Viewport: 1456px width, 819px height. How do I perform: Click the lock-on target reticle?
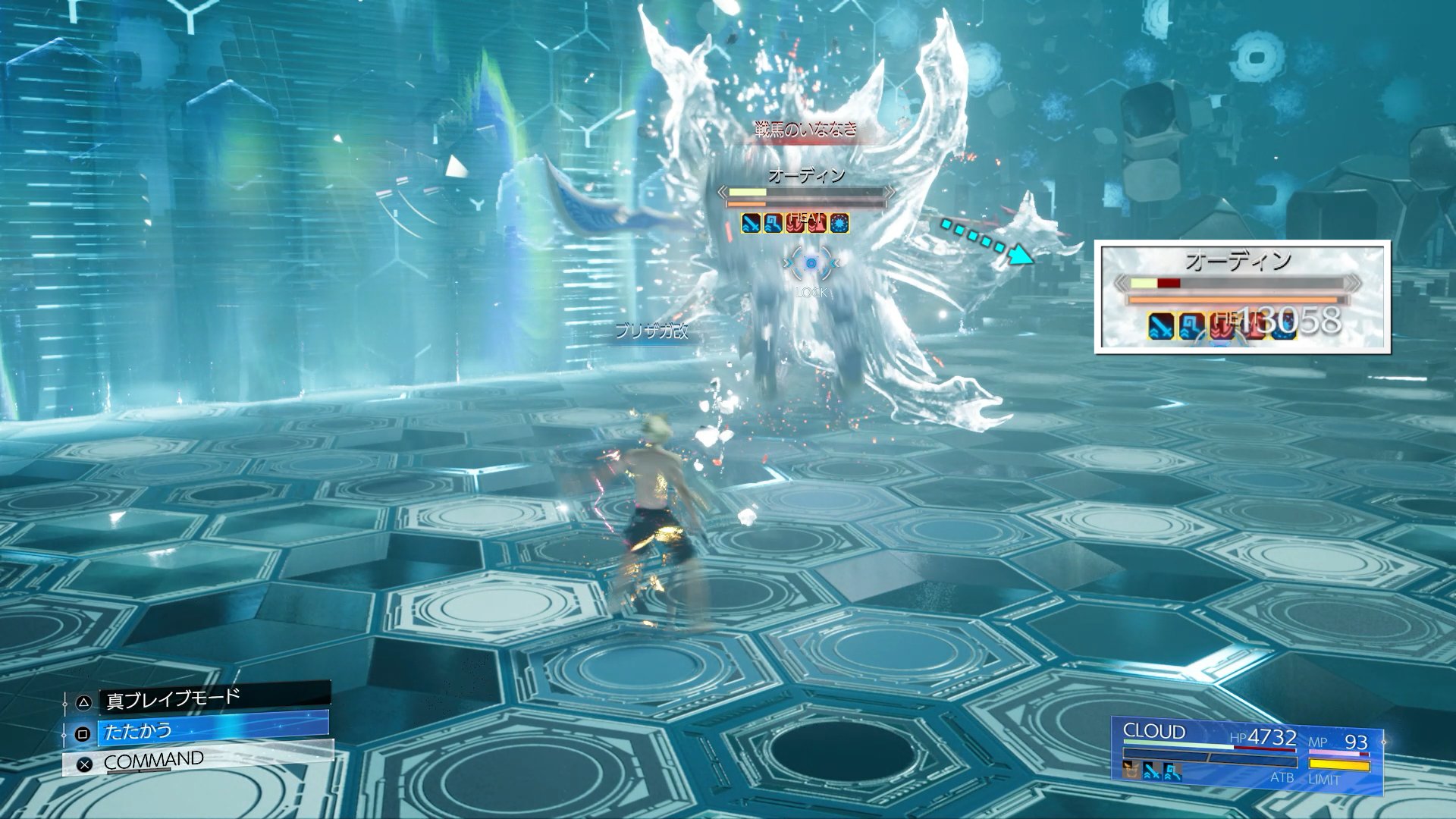811,263
